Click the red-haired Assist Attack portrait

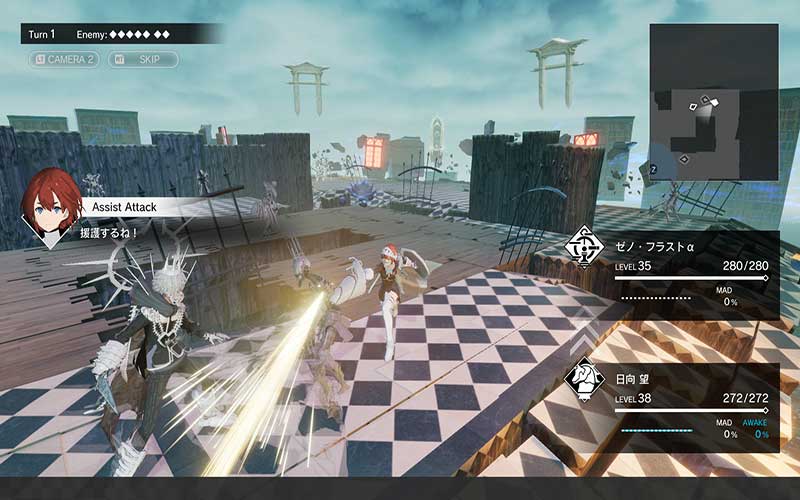coord(51,206)
